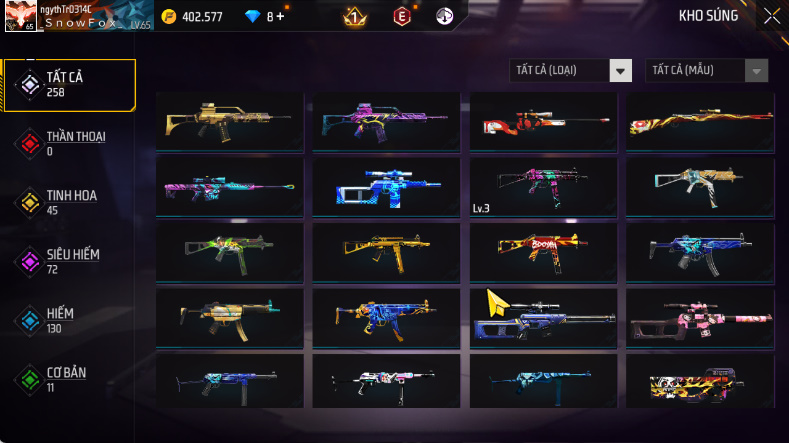Open the SnowFox player profile avatar
This screenshot has height=443, width=789.
click(20, 16)
